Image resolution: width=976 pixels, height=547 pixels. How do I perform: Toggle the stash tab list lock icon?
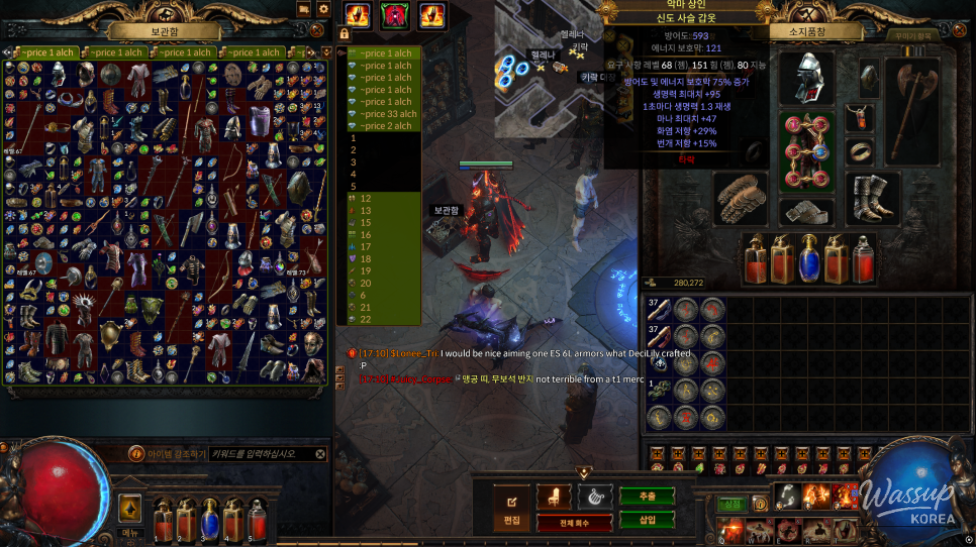coord(345,33)
